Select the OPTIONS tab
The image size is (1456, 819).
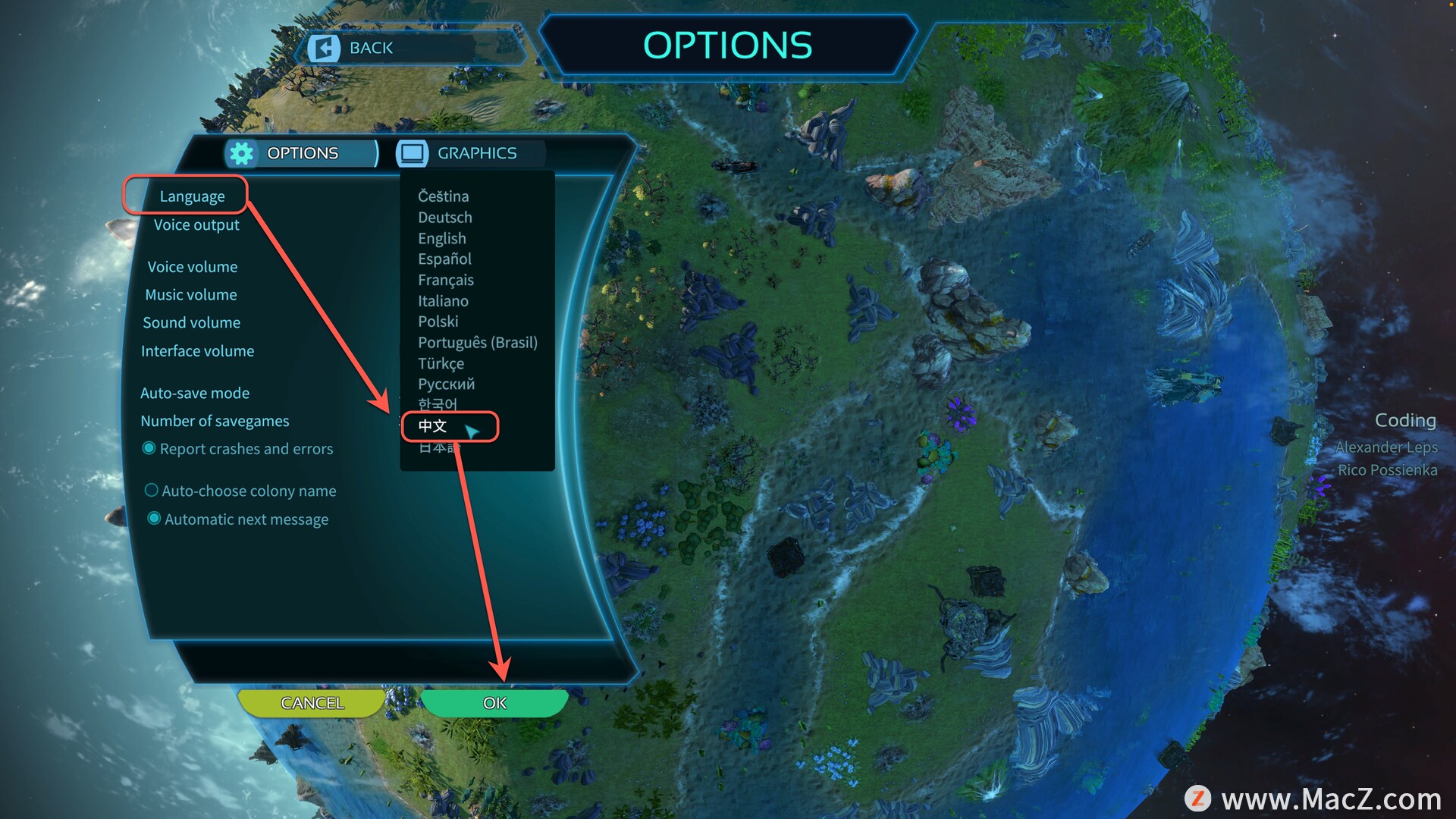point(301,153)
